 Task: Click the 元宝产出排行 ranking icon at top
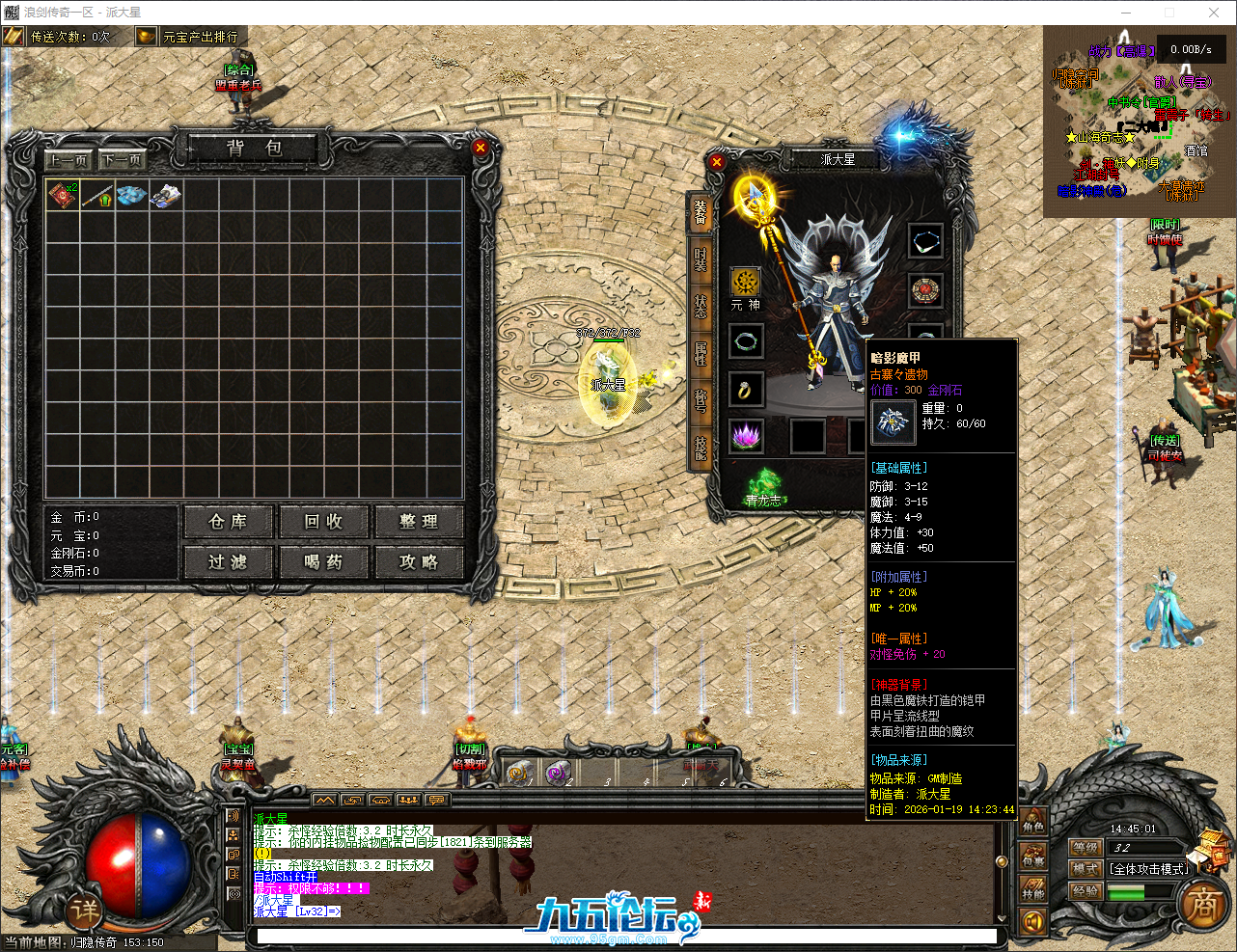[146, 36]
